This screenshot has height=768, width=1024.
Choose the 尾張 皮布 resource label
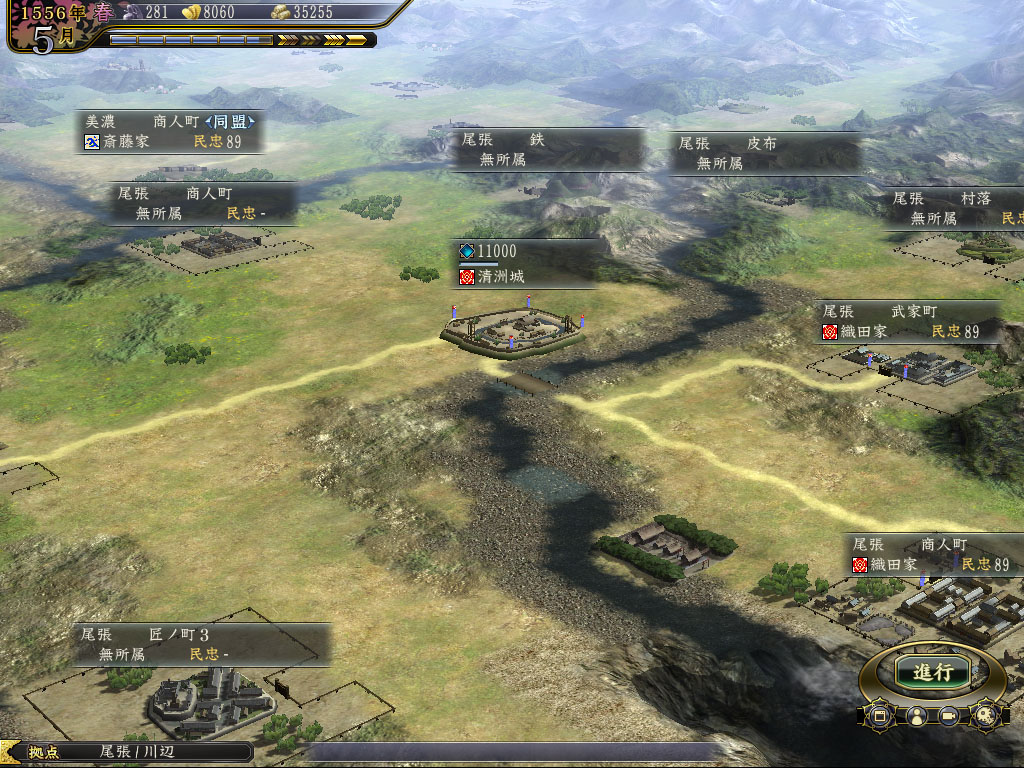pos(765,152)
